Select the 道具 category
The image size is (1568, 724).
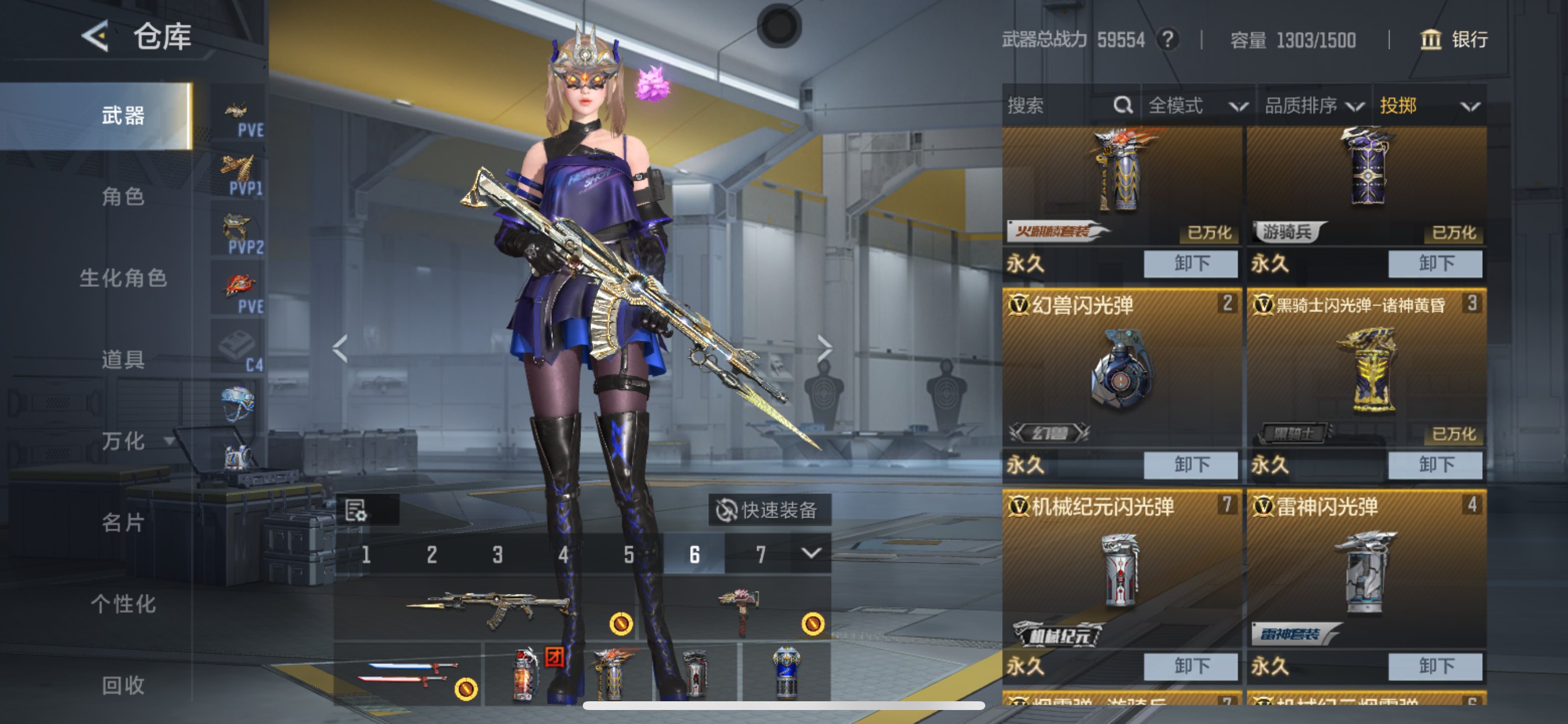pos(123,360)
